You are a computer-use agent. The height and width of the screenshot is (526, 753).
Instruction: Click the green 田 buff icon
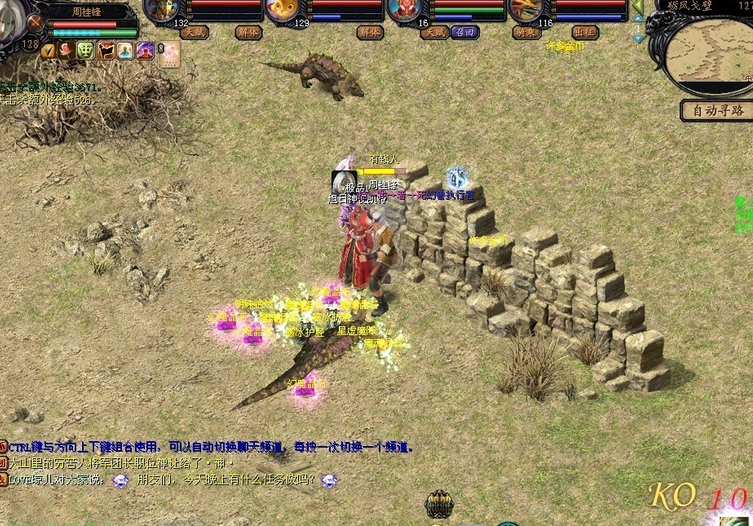(x=85, y=50)
